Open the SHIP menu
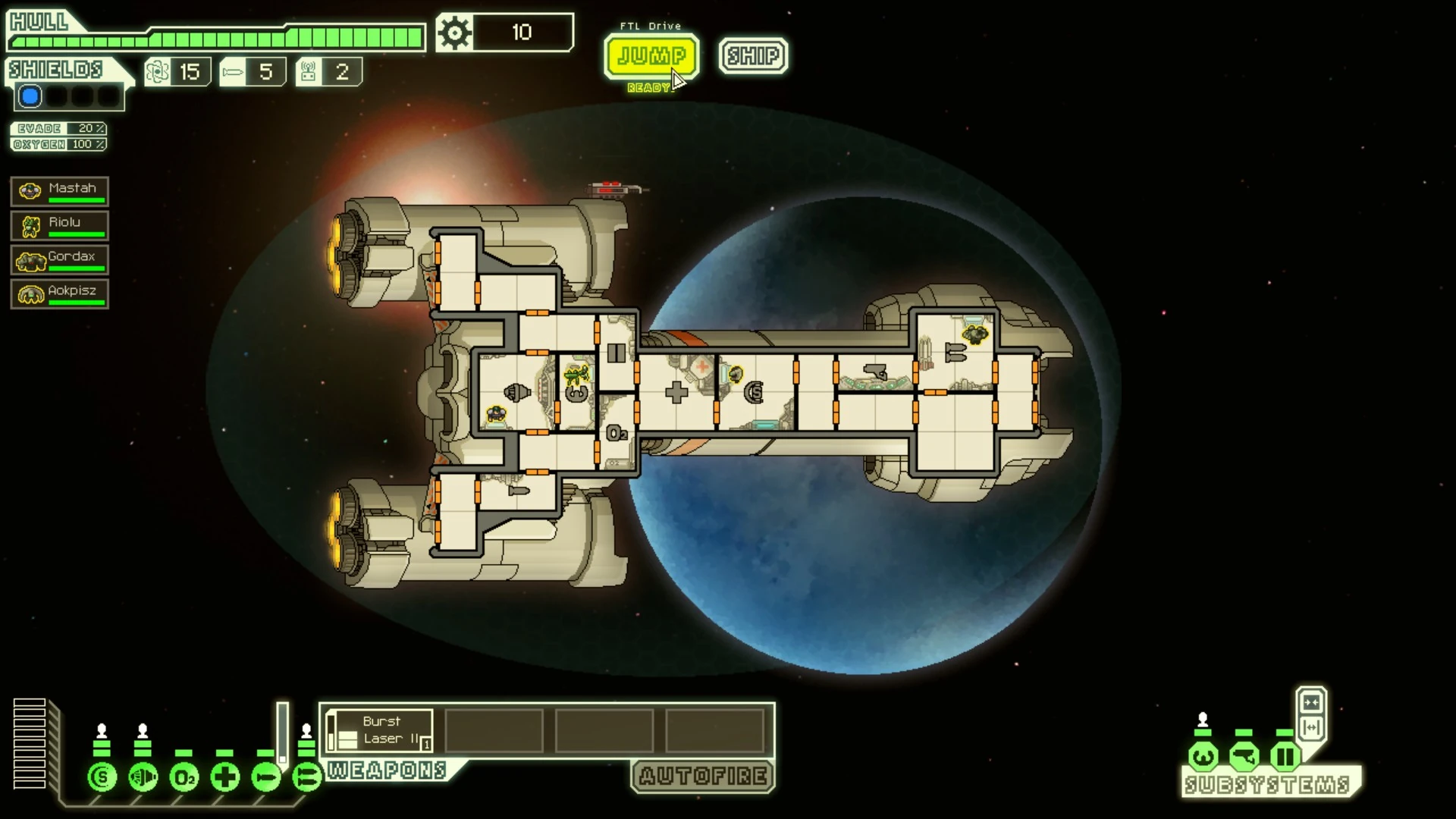Screen dimensions: 1456x819 [x=753, y=56]
